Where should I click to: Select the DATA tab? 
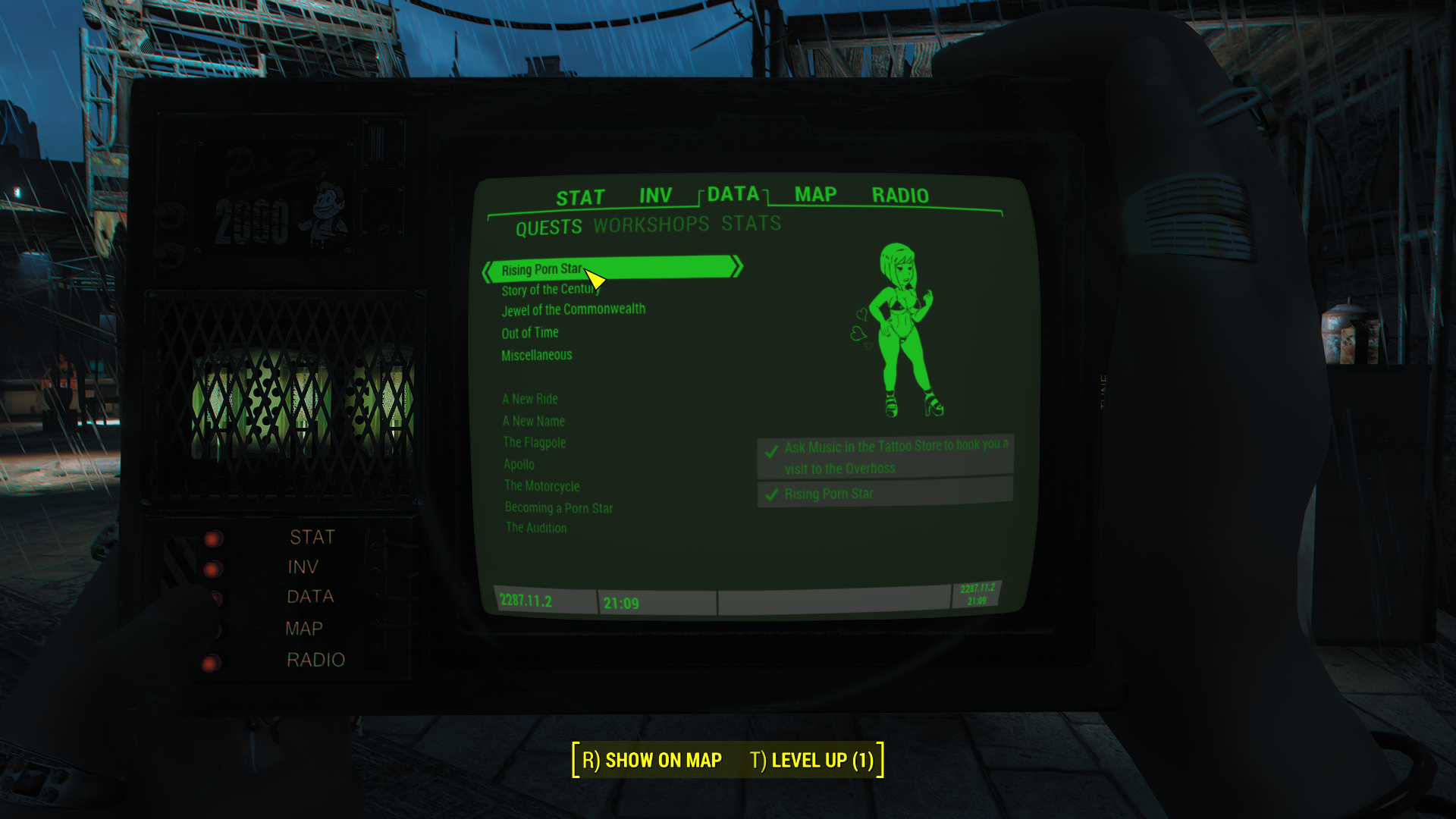[733, 194]
